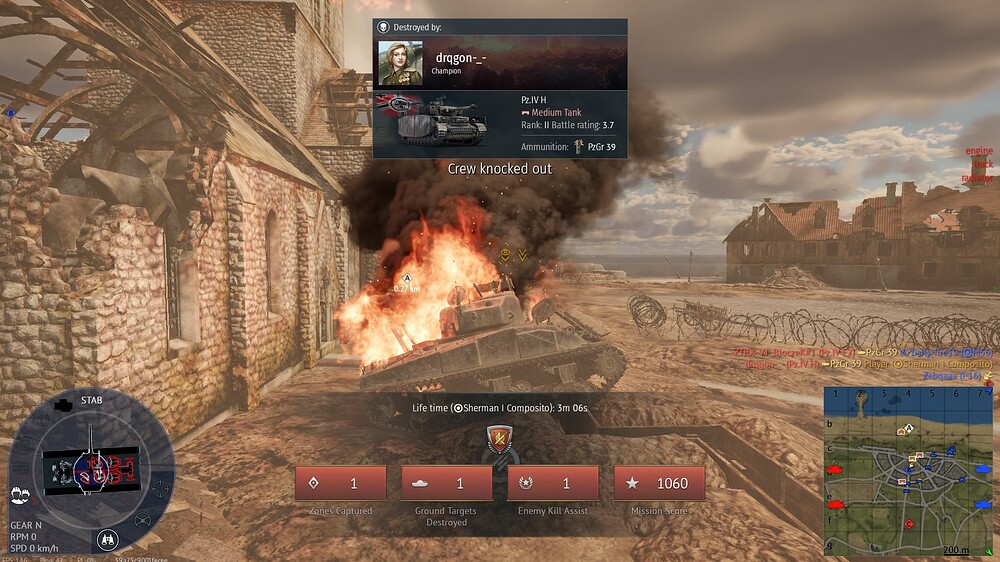Select the Enemy Kill Assist tile
The width and height of the screenshot is (1000, 562).
[x=553, y=483]
